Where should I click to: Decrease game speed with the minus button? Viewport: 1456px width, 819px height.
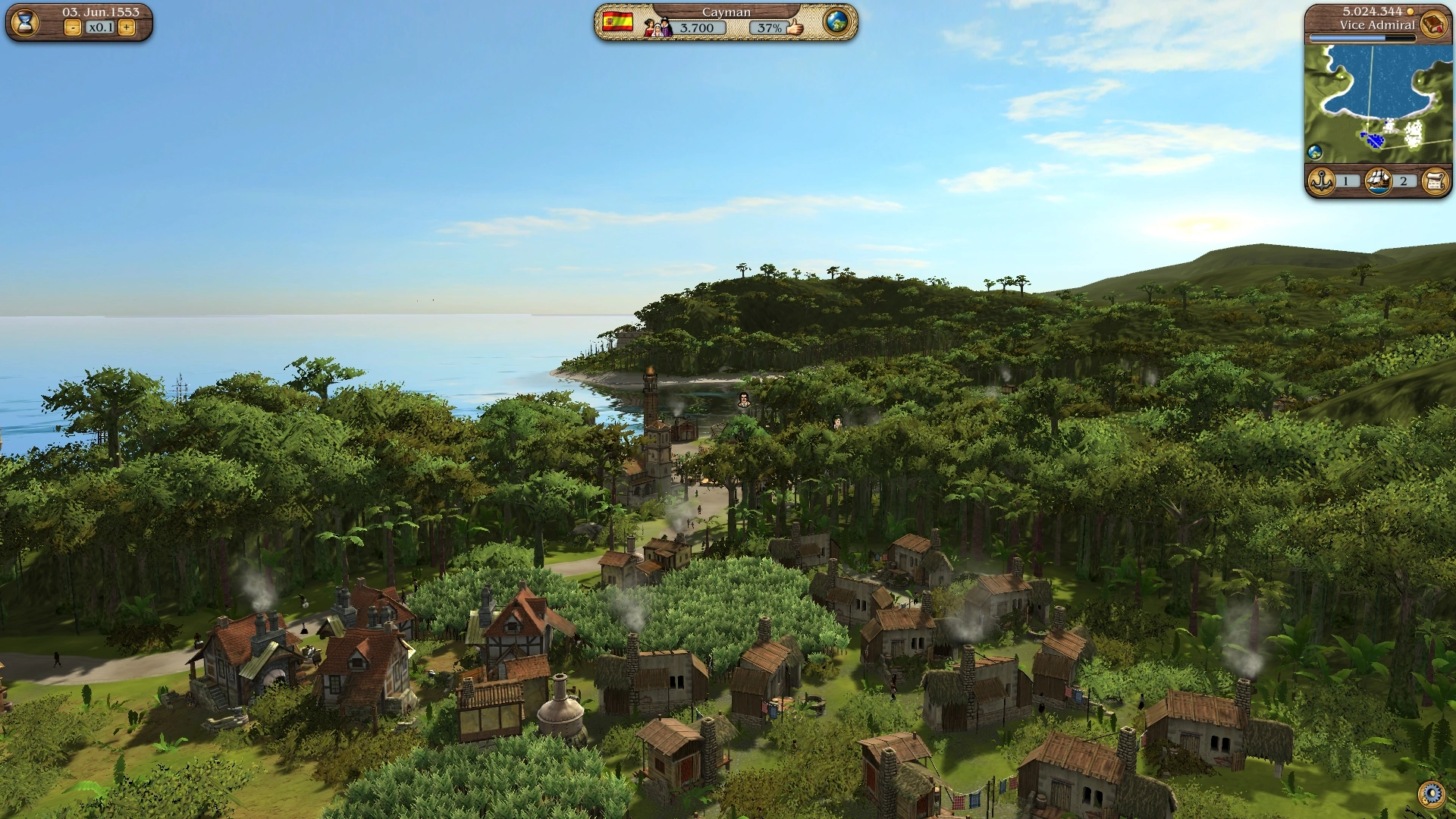[73, 28]
